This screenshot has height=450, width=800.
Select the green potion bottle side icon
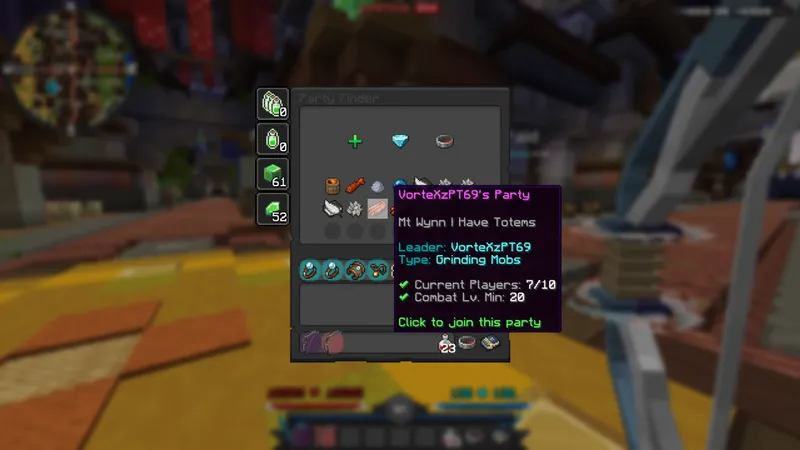click(273, 139)
